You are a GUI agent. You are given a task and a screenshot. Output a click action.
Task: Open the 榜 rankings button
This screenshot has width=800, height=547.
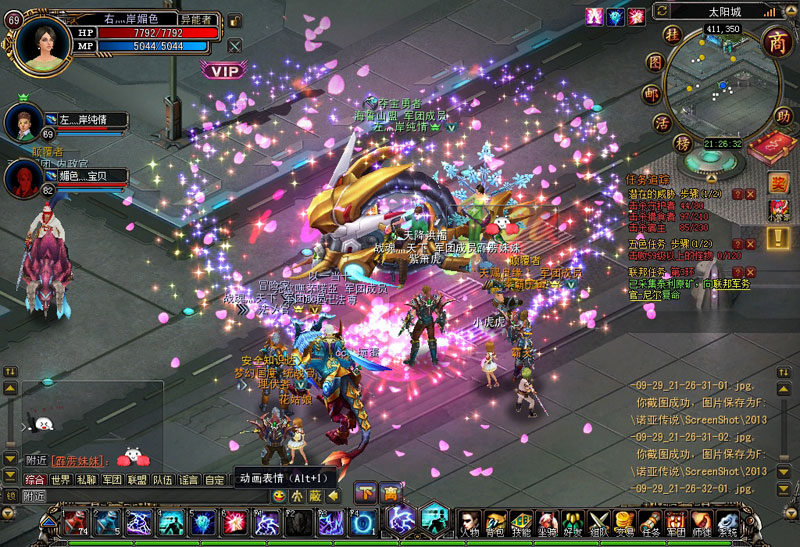pos(683,143)
